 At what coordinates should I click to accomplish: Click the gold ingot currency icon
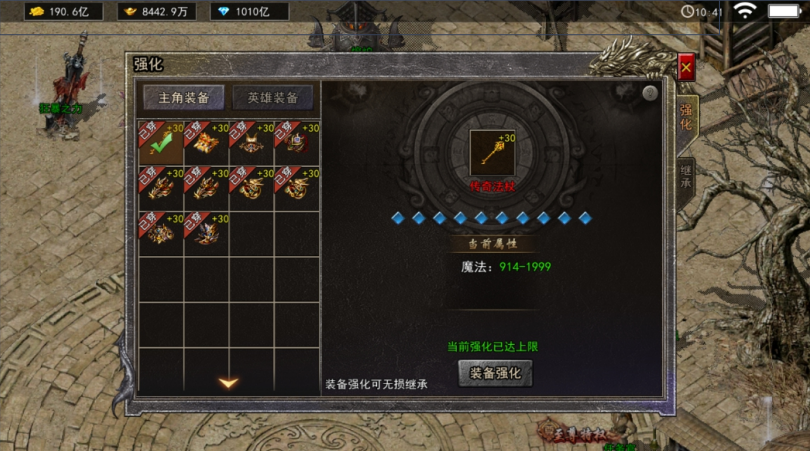pyautogui.click(x=131, y=11)
